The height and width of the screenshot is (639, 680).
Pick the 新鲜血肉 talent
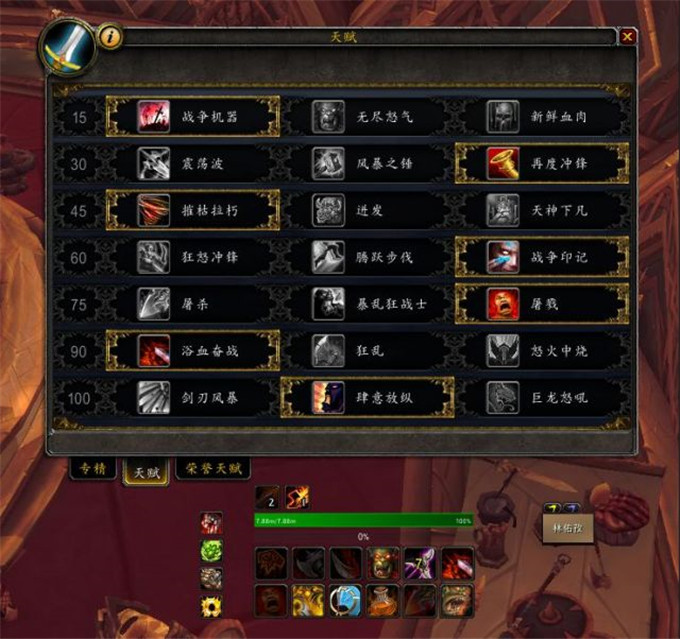542,117
